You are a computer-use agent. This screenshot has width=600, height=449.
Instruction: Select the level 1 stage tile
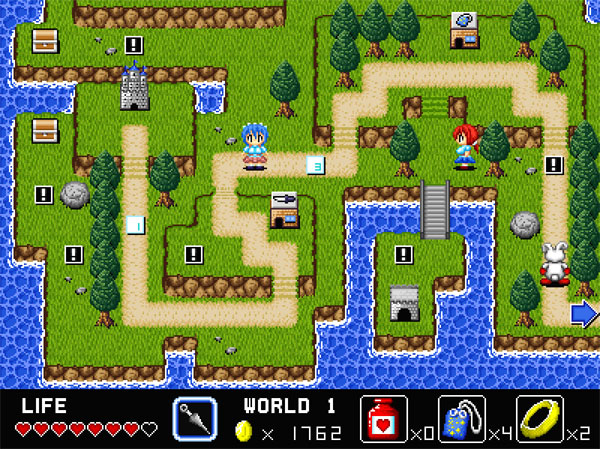pos(134,225)
